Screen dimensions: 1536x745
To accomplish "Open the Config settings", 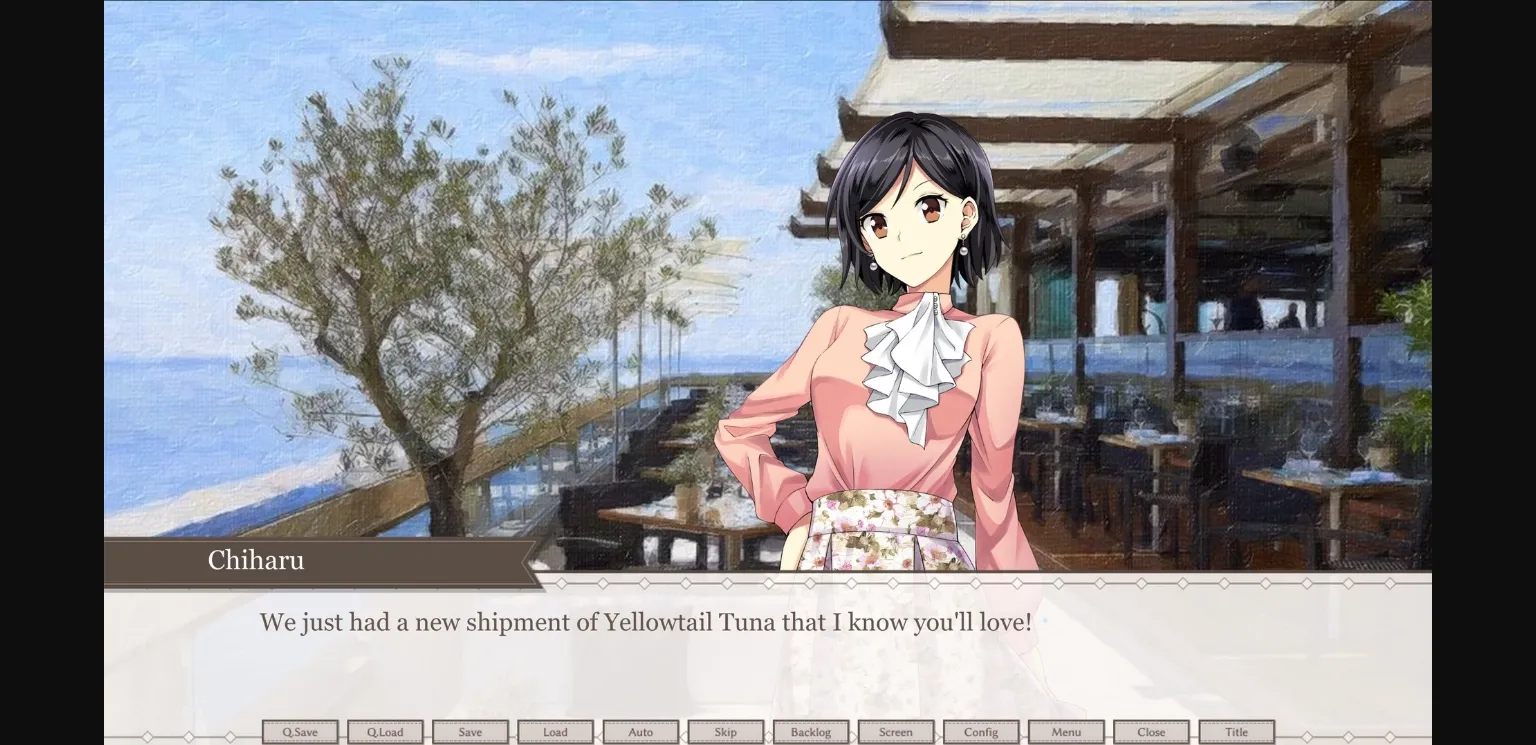I will pos(981,731).
